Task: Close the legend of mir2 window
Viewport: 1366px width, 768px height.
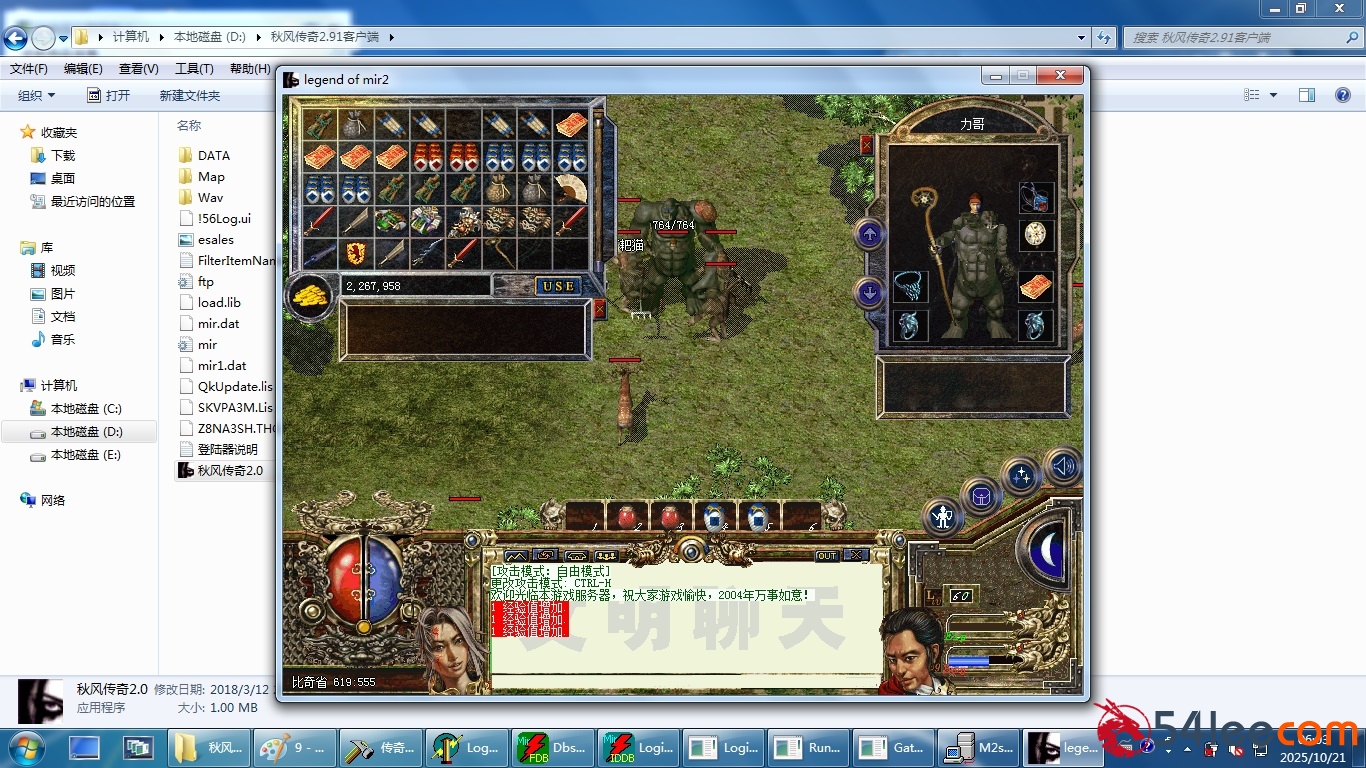Action: coord(1061,76)
